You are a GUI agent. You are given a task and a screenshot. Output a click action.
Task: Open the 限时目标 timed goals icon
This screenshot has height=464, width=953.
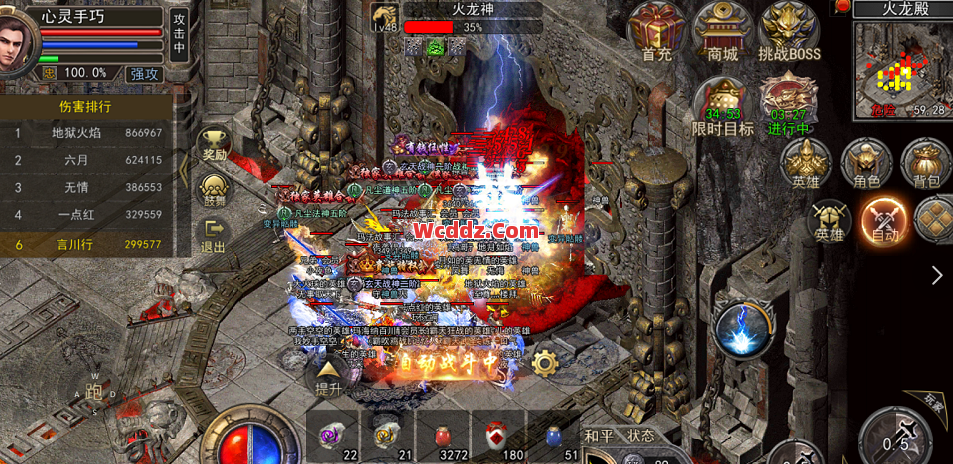[x=722, y=105]
